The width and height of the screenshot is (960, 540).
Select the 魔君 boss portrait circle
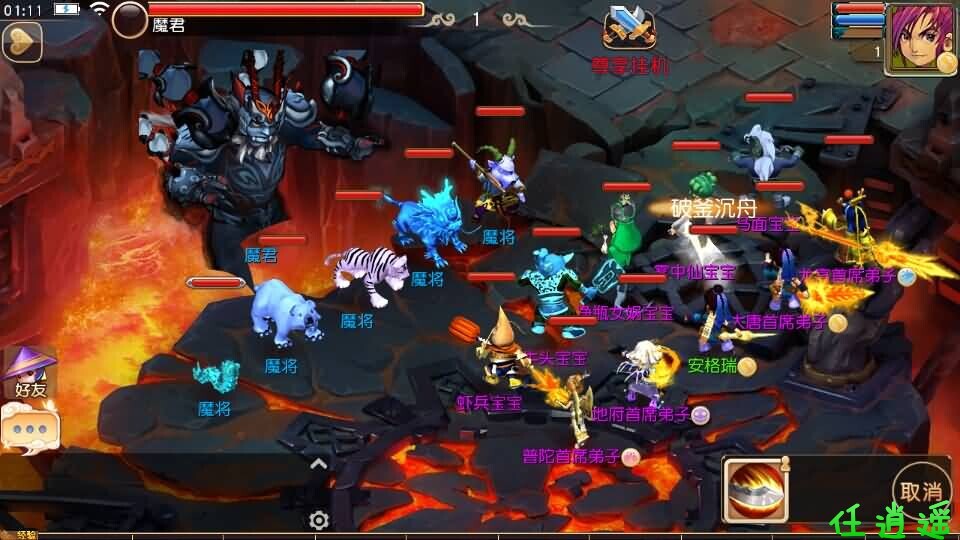129,20
